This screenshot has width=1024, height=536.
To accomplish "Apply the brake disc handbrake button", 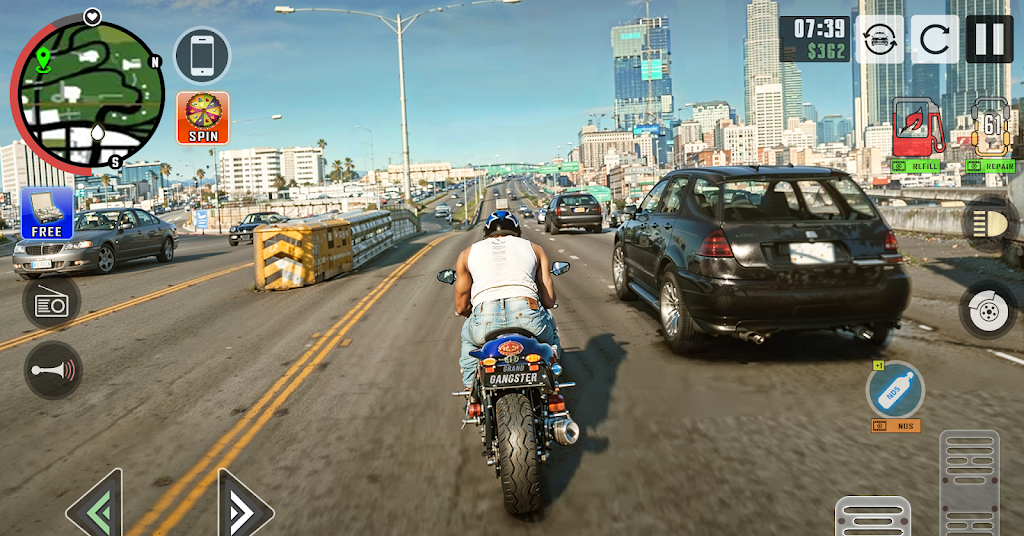I will point(988,310).
